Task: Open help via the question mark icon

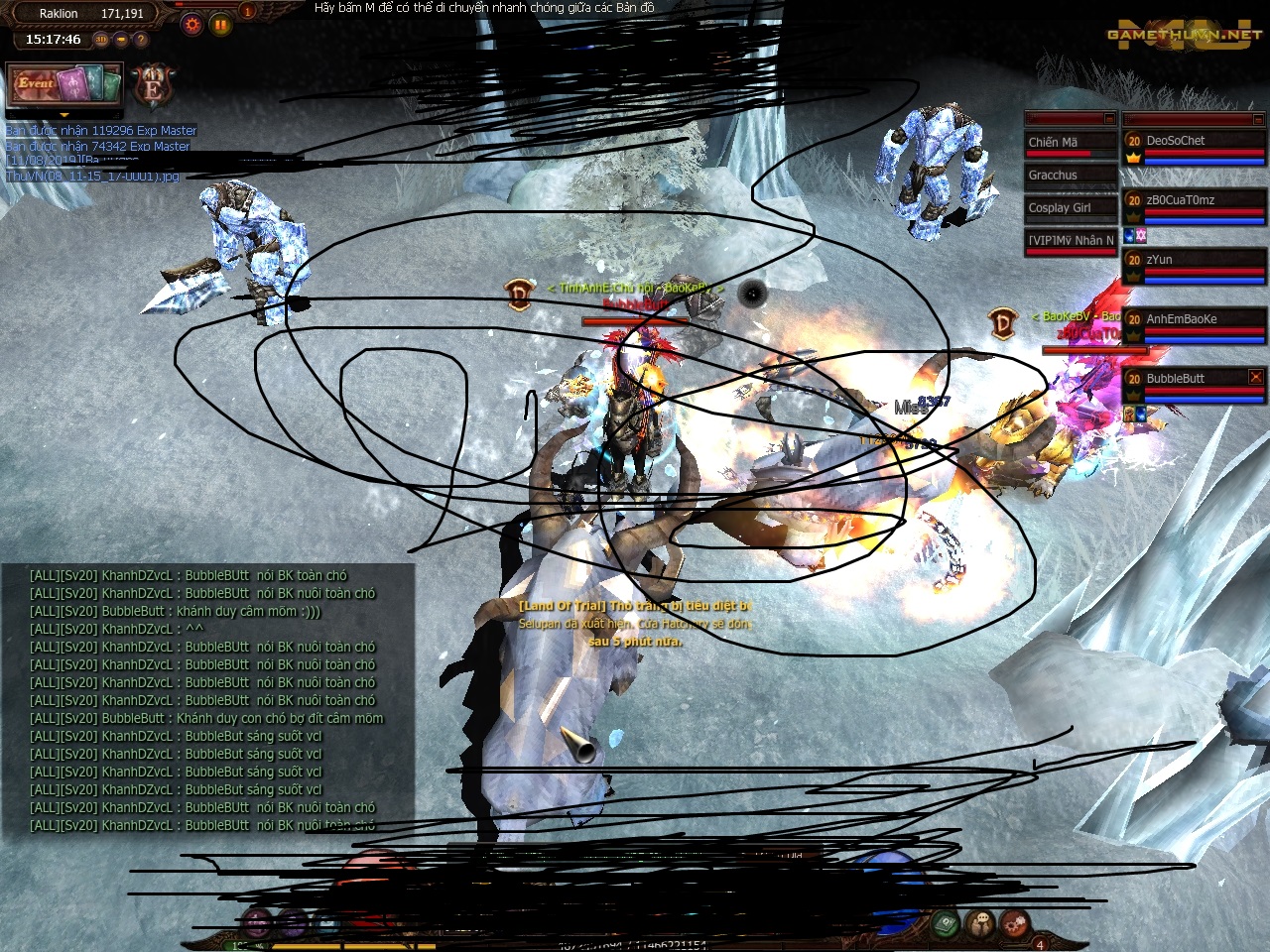Action: (141, 40)
